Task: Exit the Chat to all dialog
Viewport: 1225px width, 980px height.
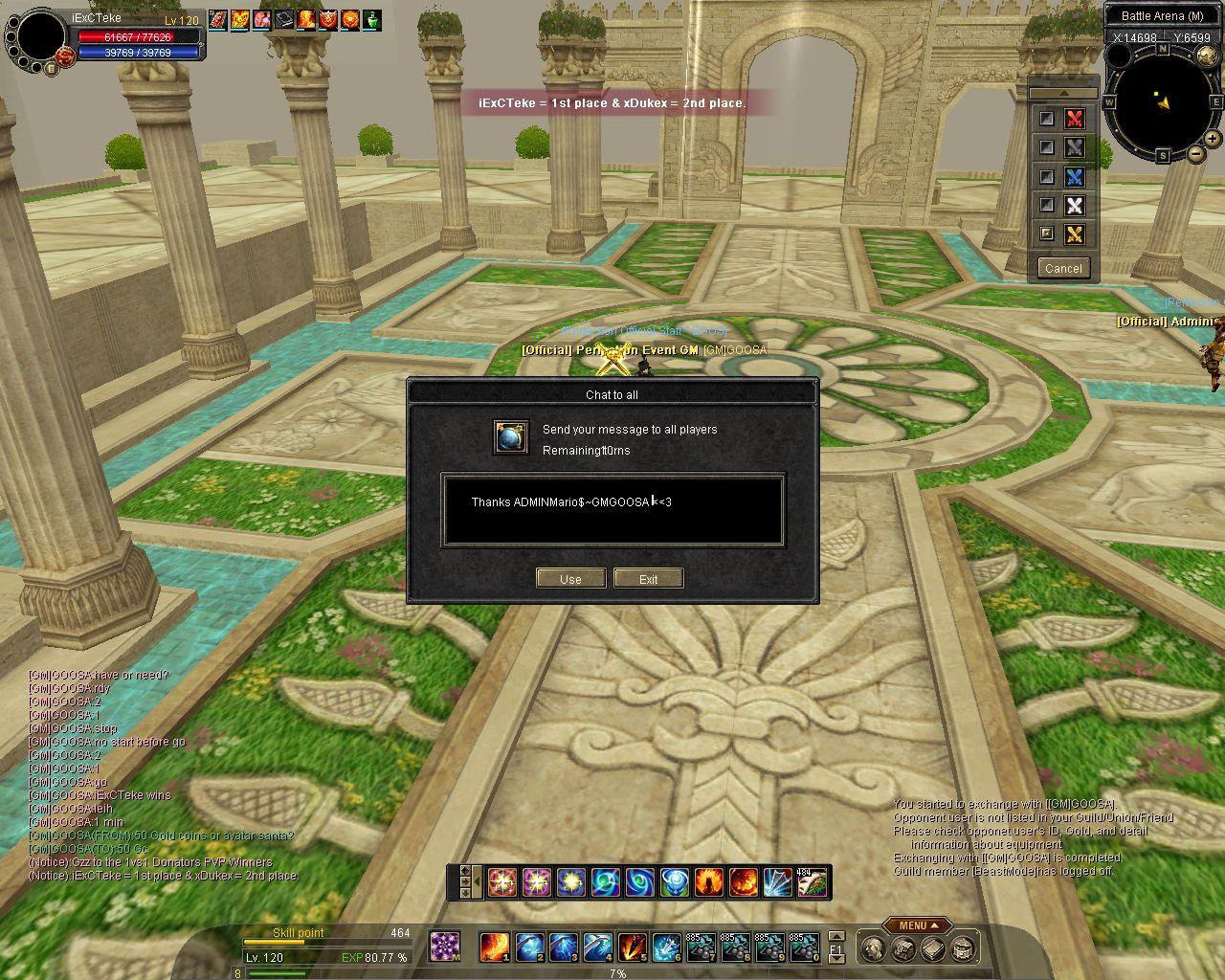Action: click(648, 579)
